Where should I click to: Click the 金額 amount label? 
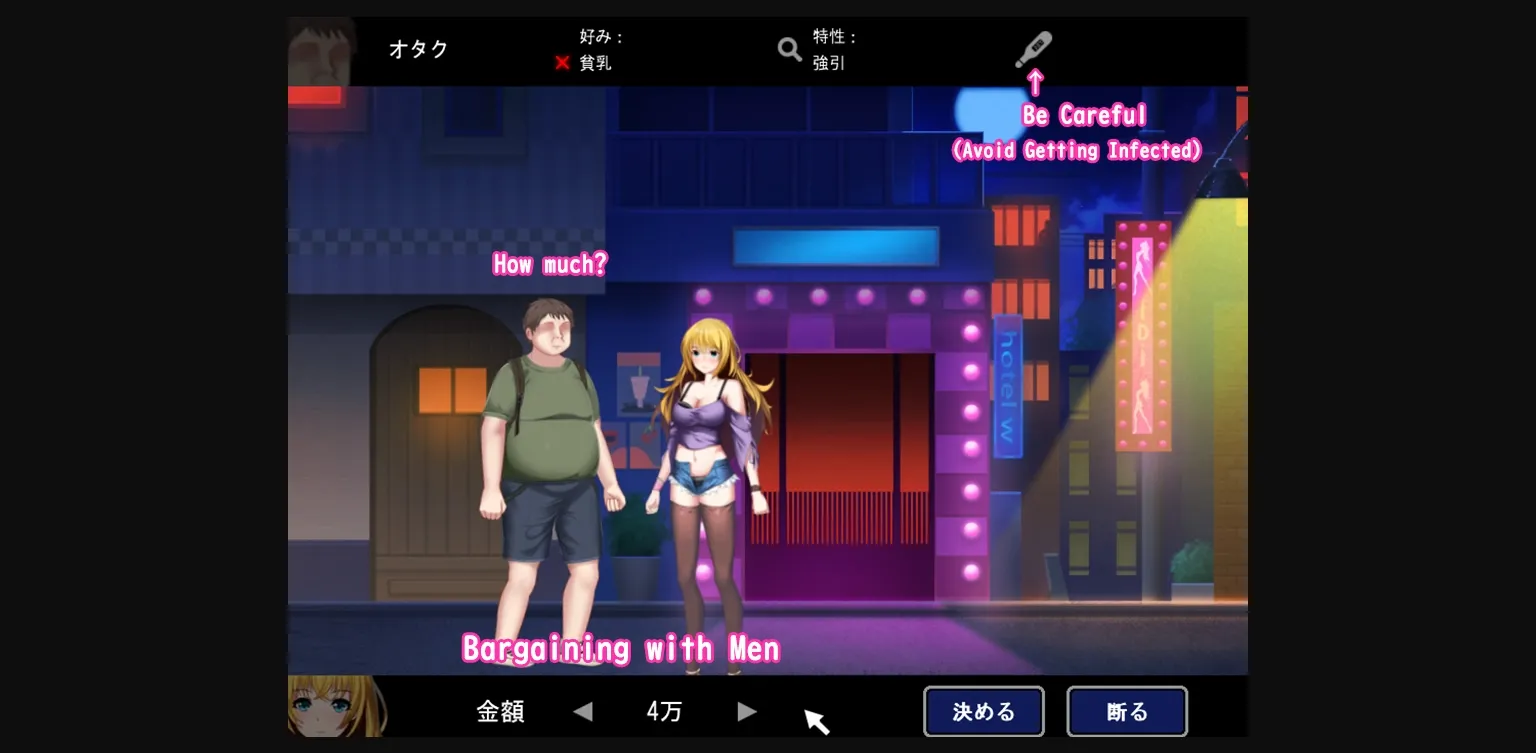tap(500, 710)
